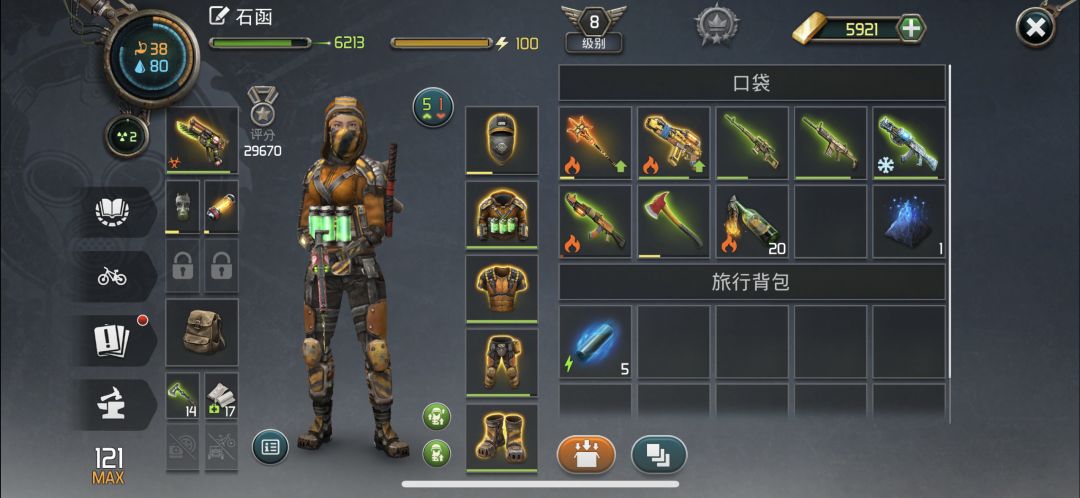Open the crafting anvil tab

112,402
